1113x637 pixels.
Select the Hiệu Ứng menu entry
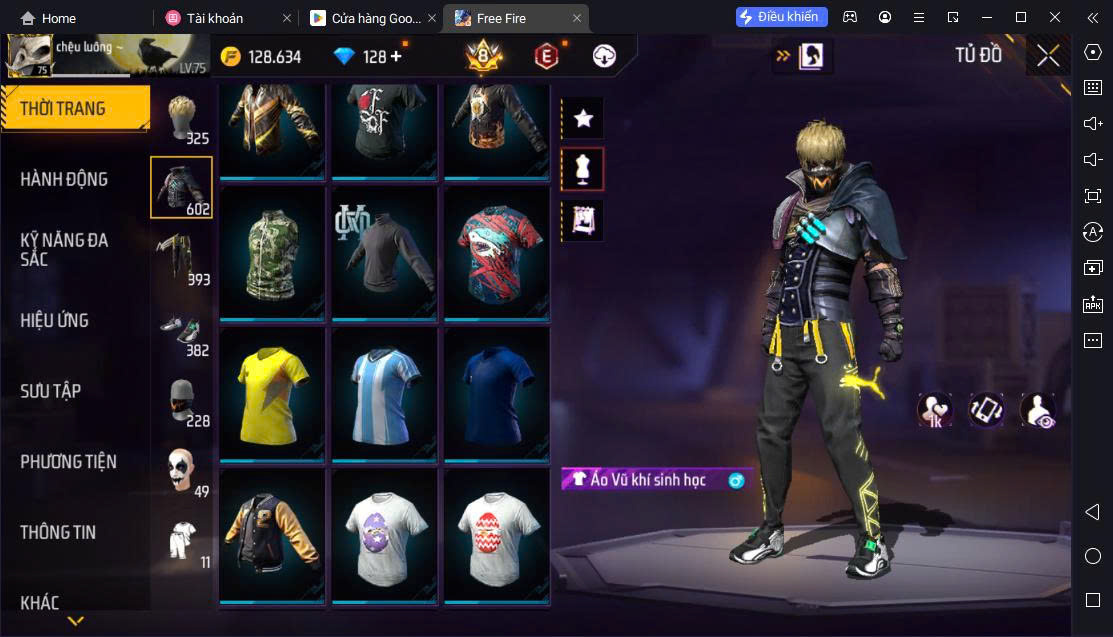coord(55,320)
